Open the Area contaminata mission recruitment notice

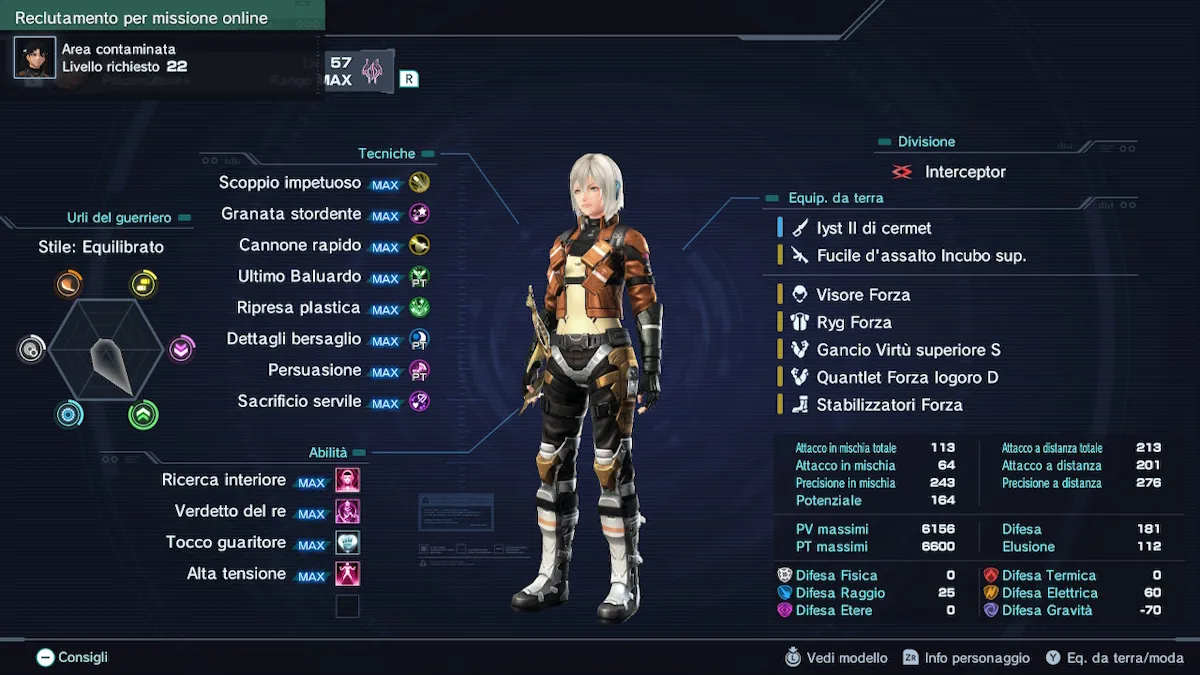click(118, 58)
